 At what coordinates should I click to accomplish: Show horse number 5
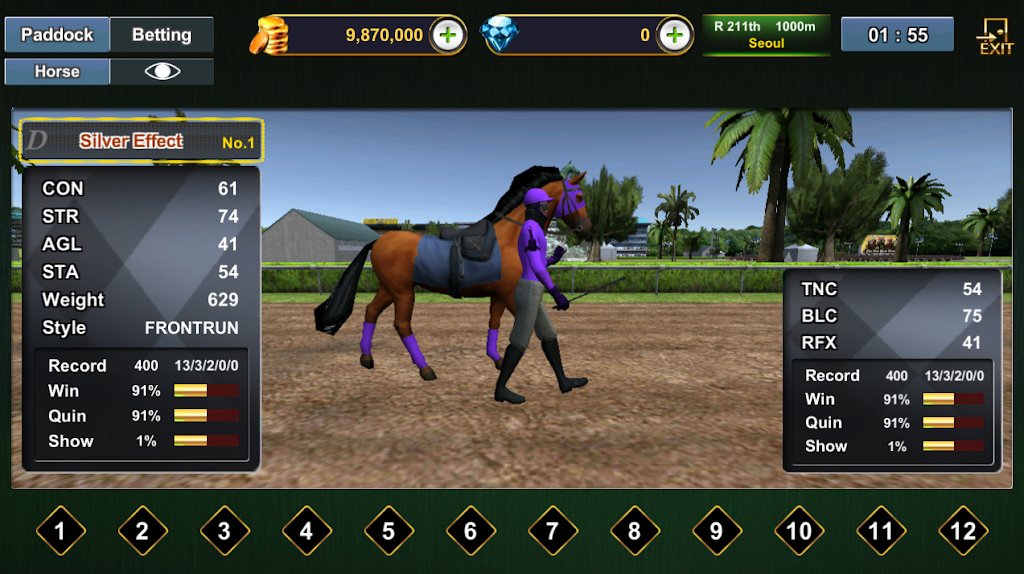pos(388,531)
